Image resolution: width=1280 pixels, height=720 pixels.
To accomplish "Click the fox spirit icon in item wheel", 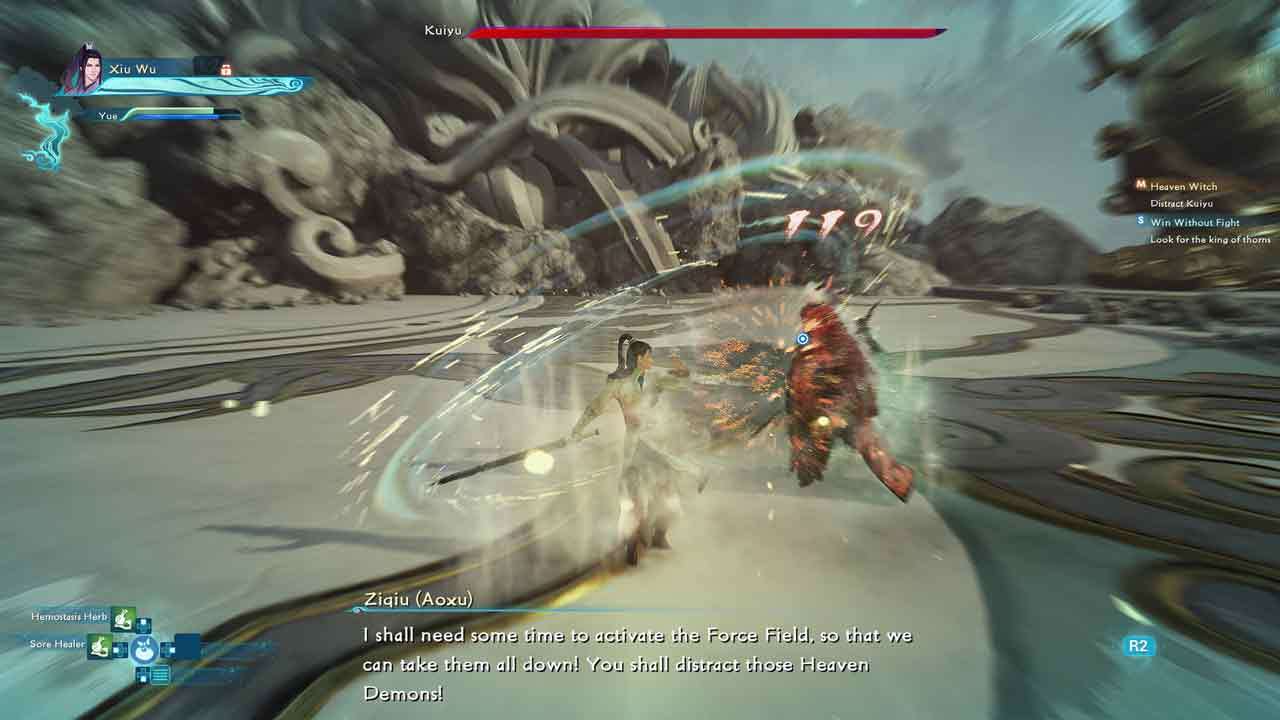I will 146,648.
